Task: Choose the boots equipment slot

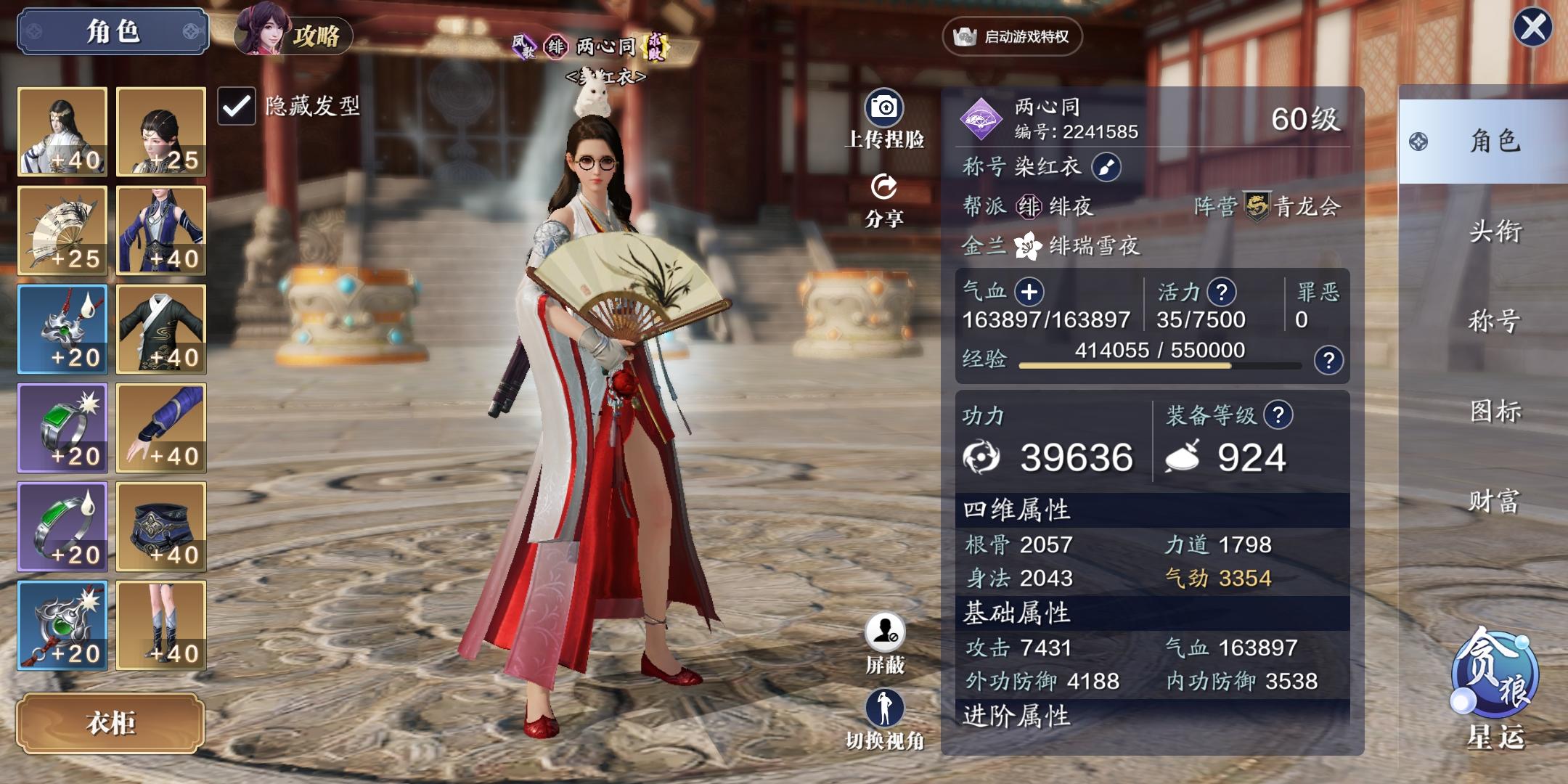Action: (x=161, y=626)
